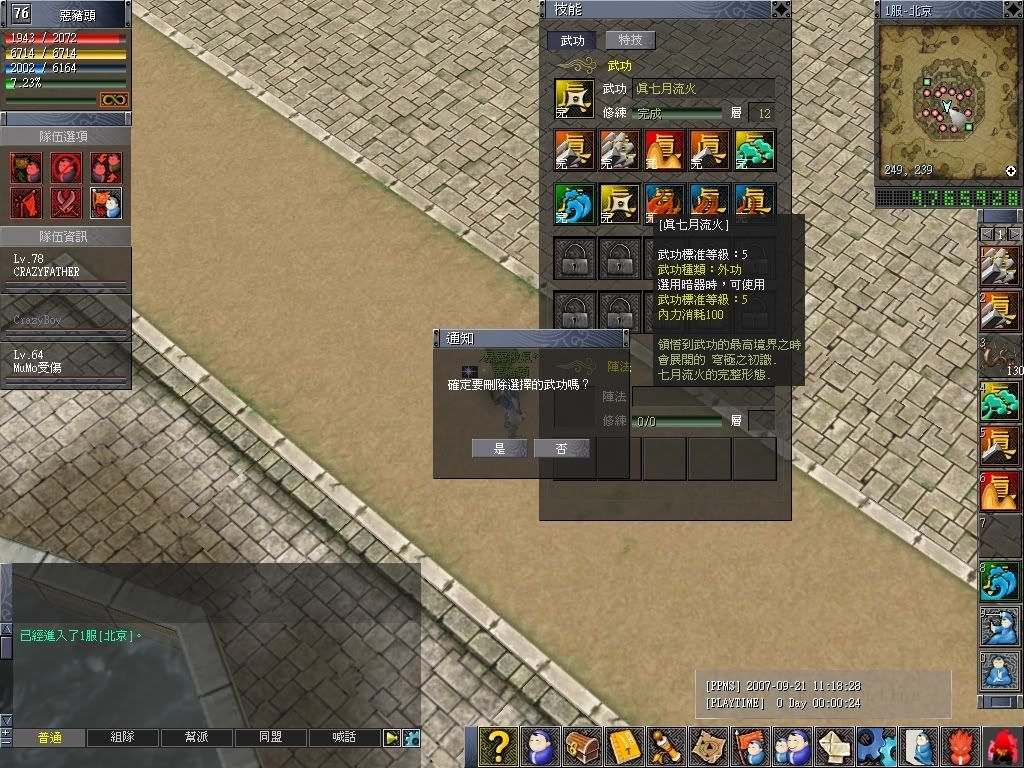Select the 喊話 chat channel
Viewport: 1024px width, 768px height.
(344, 738)
